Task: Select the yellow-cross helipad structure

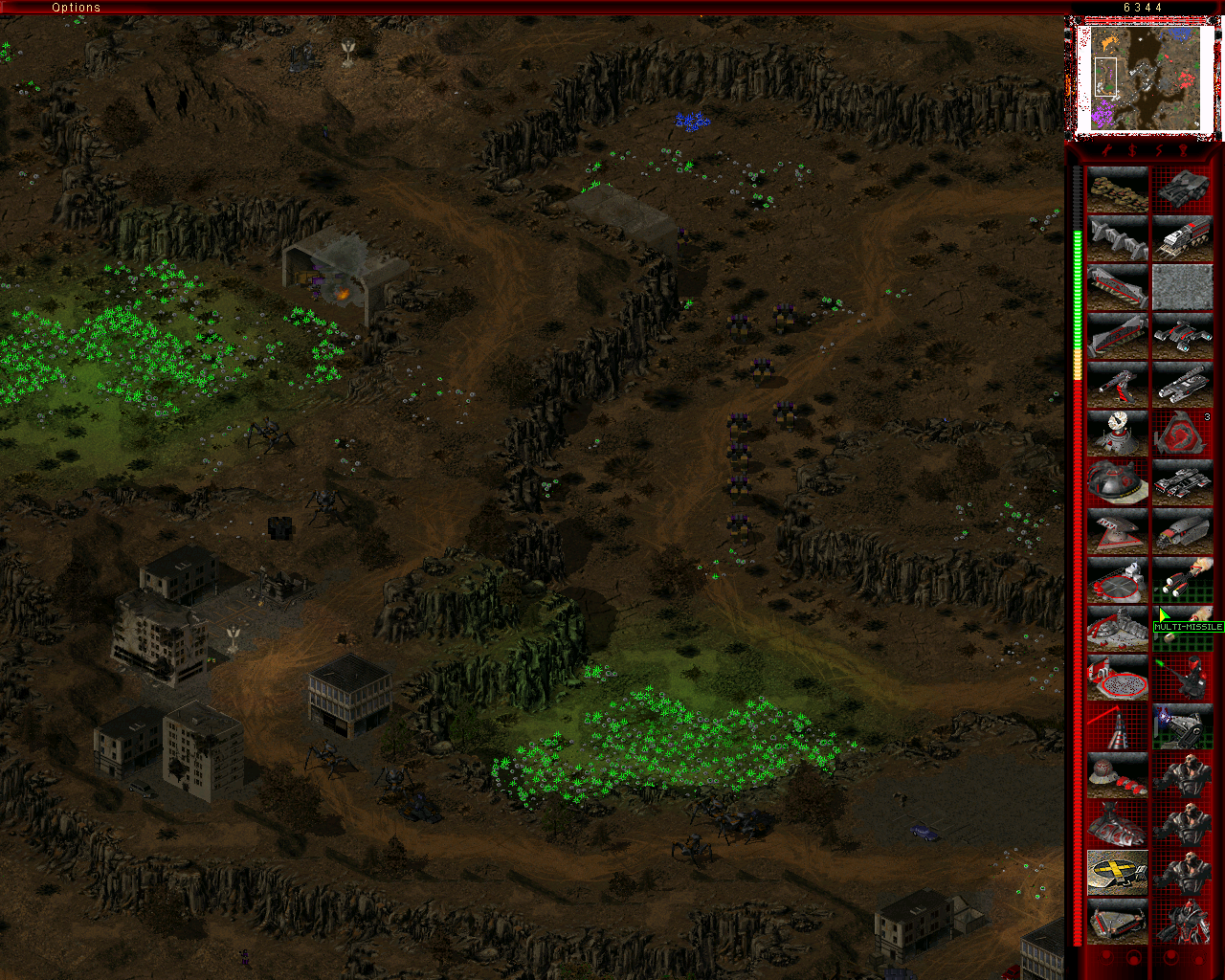Action: coord(1117,873)
